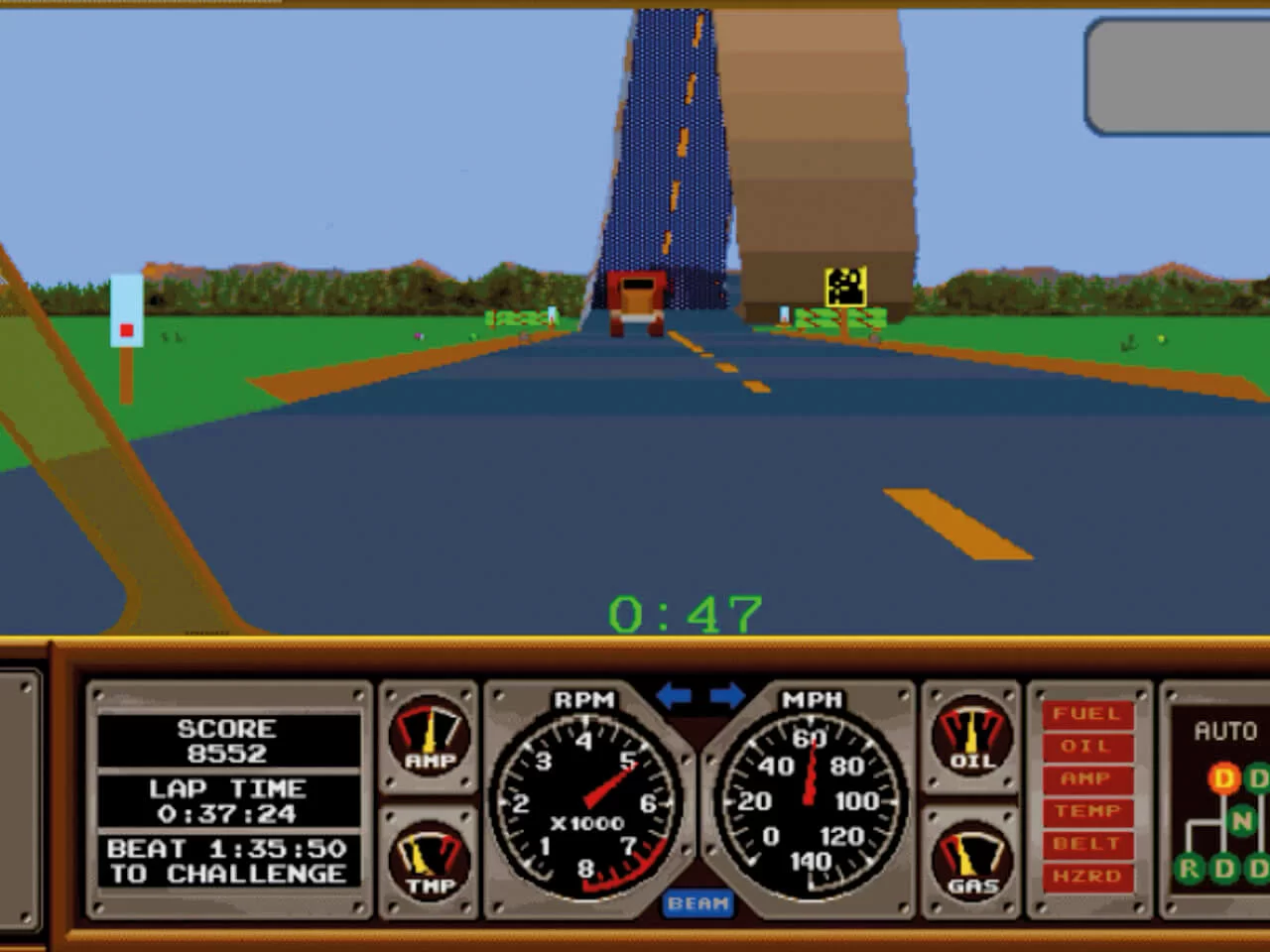Select the TEMP warning light
1270x952 pixels.
(1086, 811)
